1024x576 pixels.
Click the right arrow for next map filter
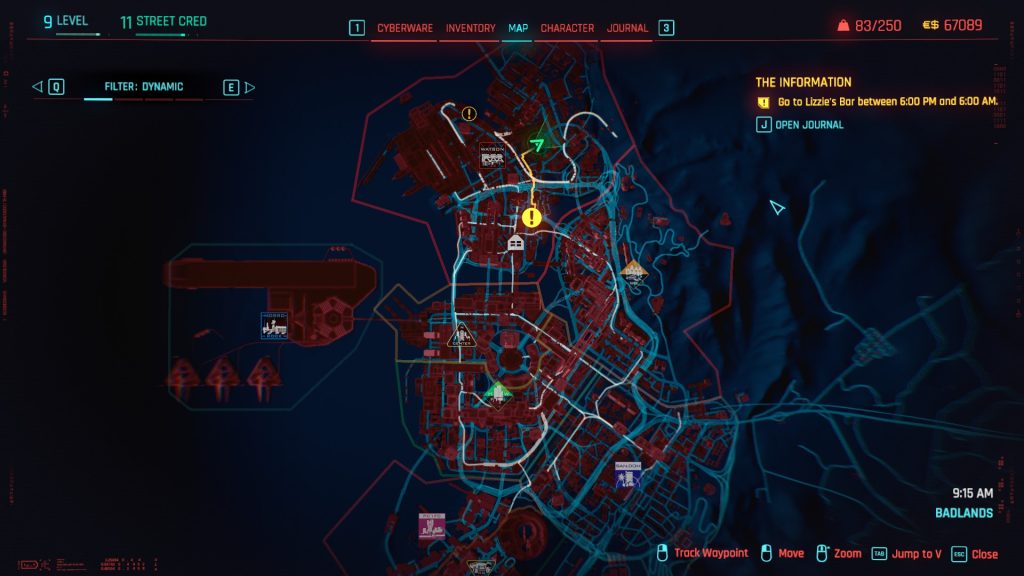[250, 87]
